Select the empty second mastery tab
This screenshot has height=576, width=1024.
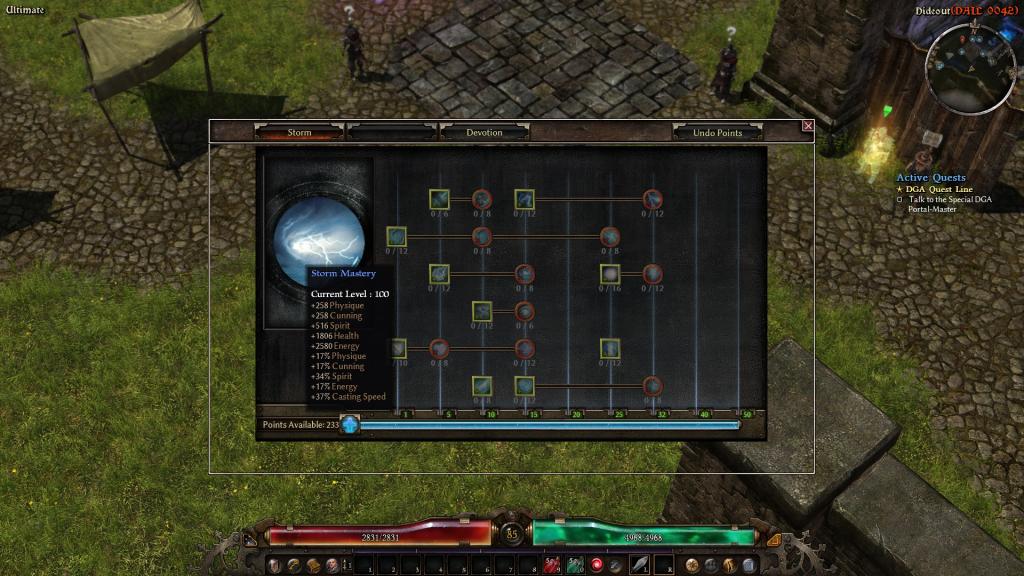[391, 132]
